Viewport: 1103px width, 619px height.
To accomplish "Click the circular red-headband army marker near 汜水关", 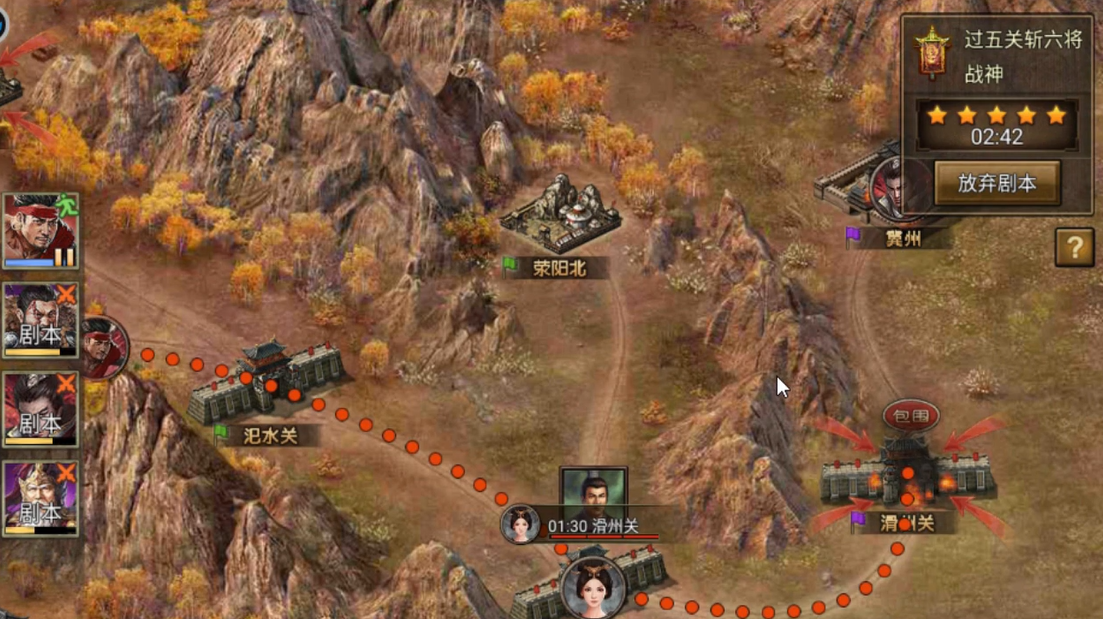I will (104, 347).
